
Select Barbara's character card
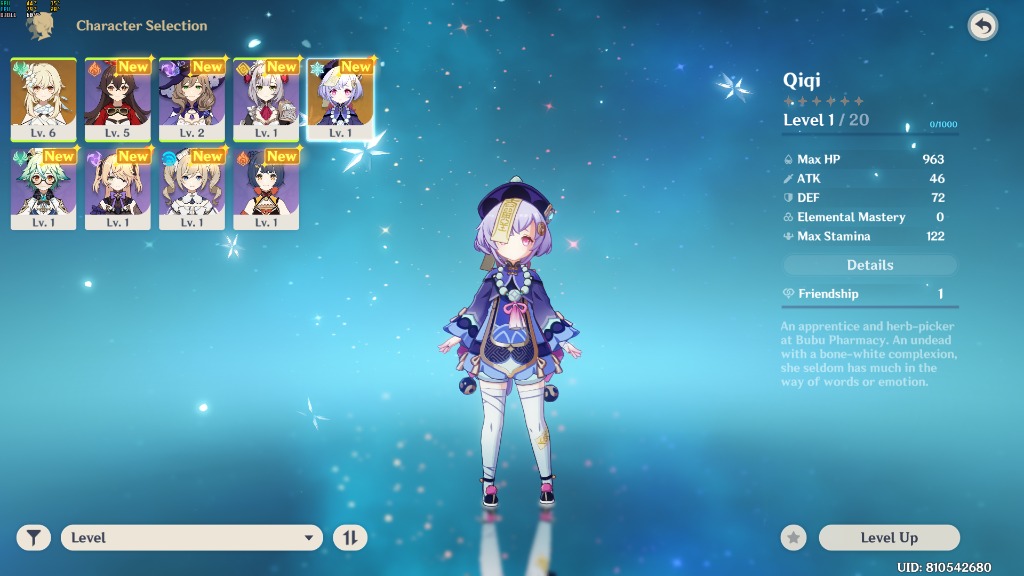pos(192,188)
